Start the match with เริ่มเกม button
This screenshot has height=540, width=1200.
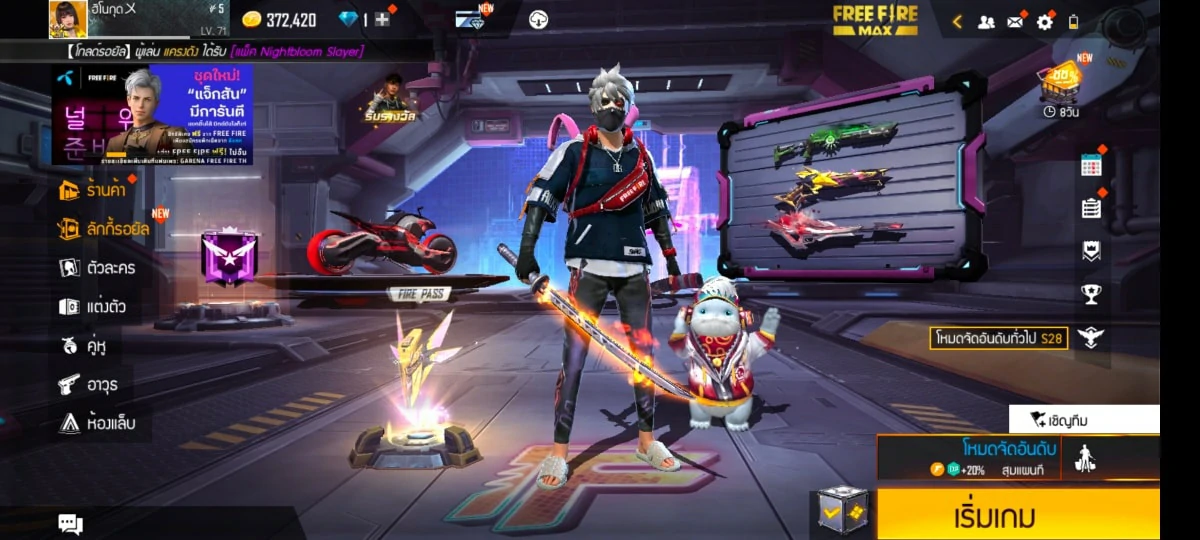point(1018,516)
